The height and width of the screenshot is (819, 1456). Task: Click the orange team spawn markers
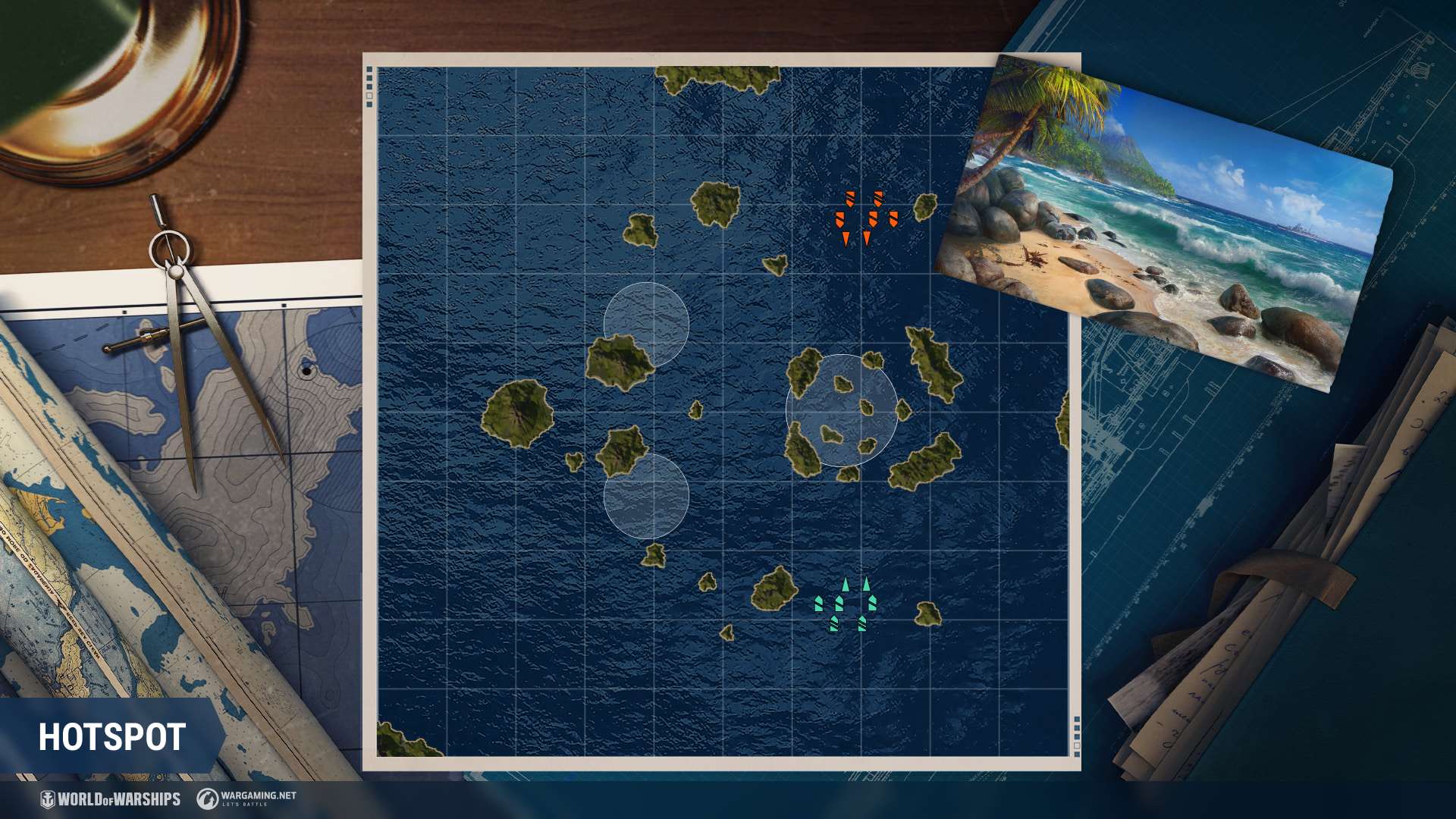point(865,218)
